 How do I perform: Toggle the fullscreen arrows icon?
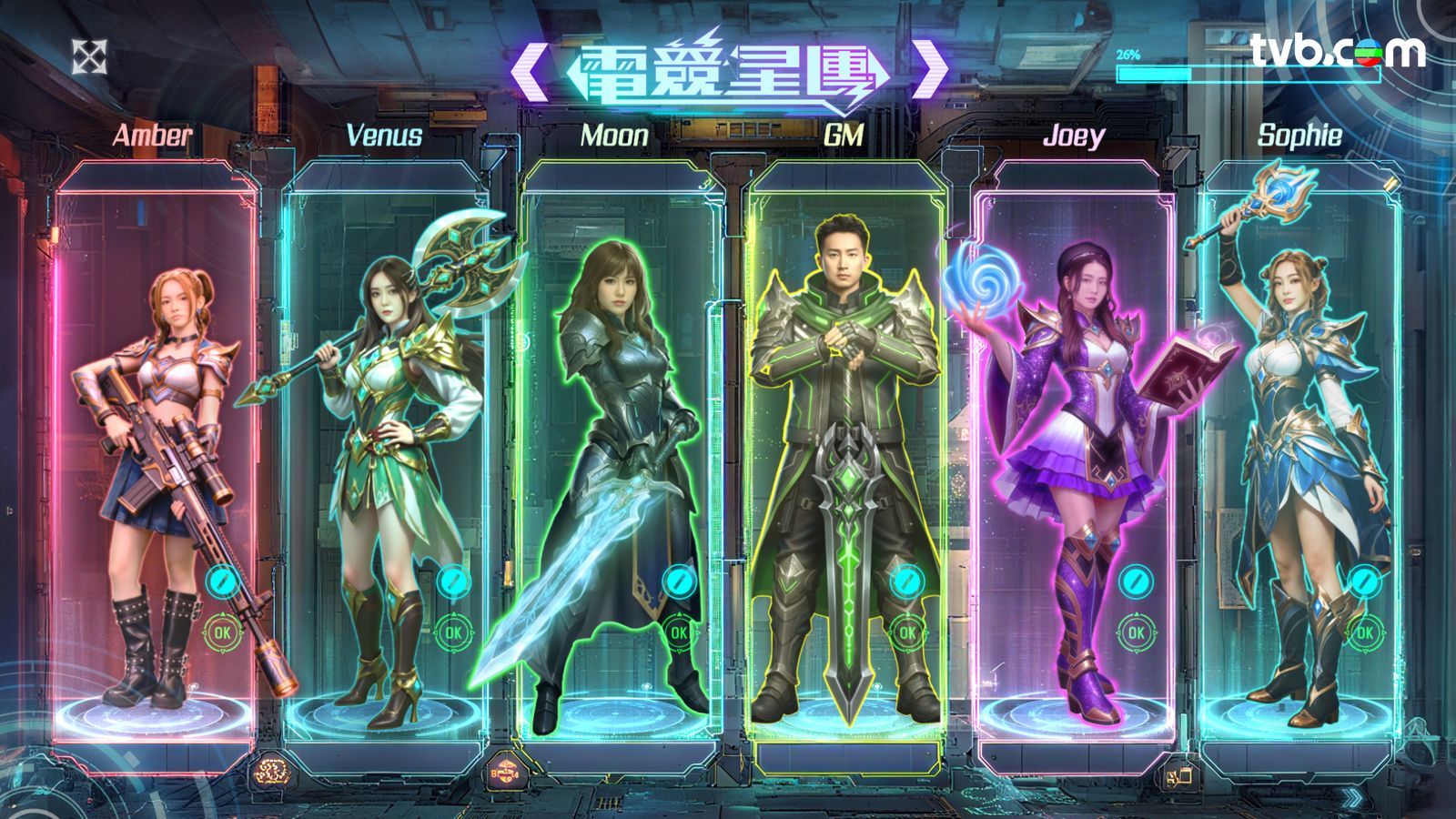pyautogui.click(x=89, y=56)
